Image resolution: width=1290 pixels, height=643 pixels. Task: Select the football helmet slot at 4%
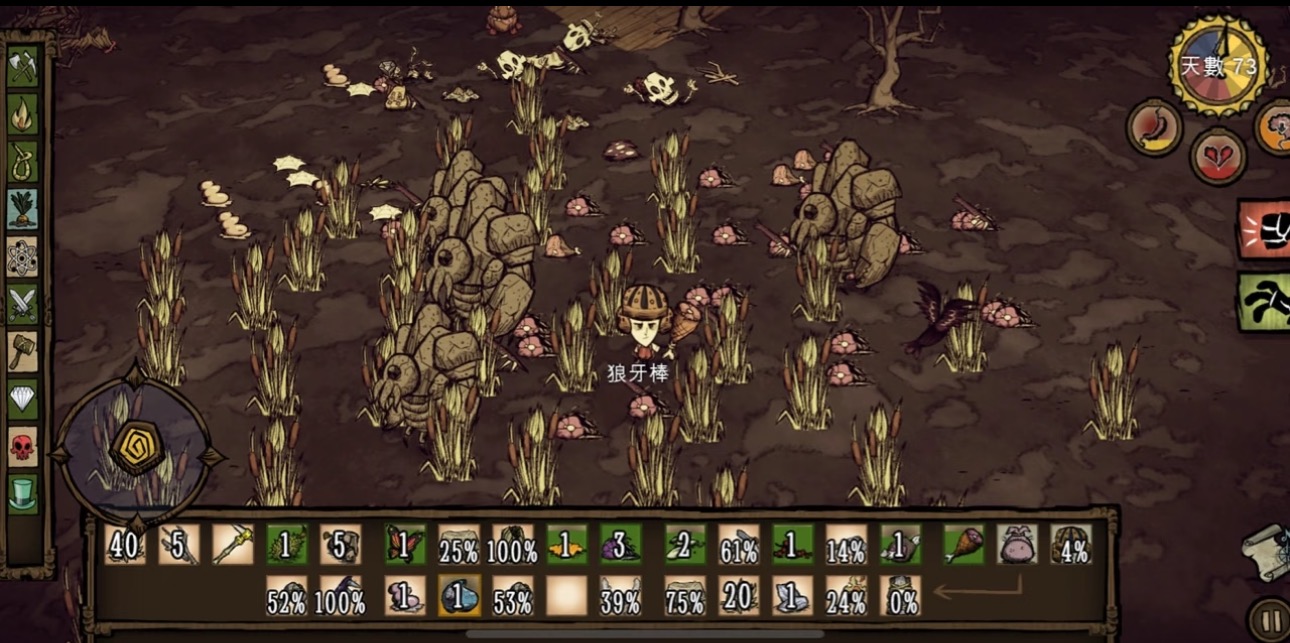click(x=1069, y=545)
